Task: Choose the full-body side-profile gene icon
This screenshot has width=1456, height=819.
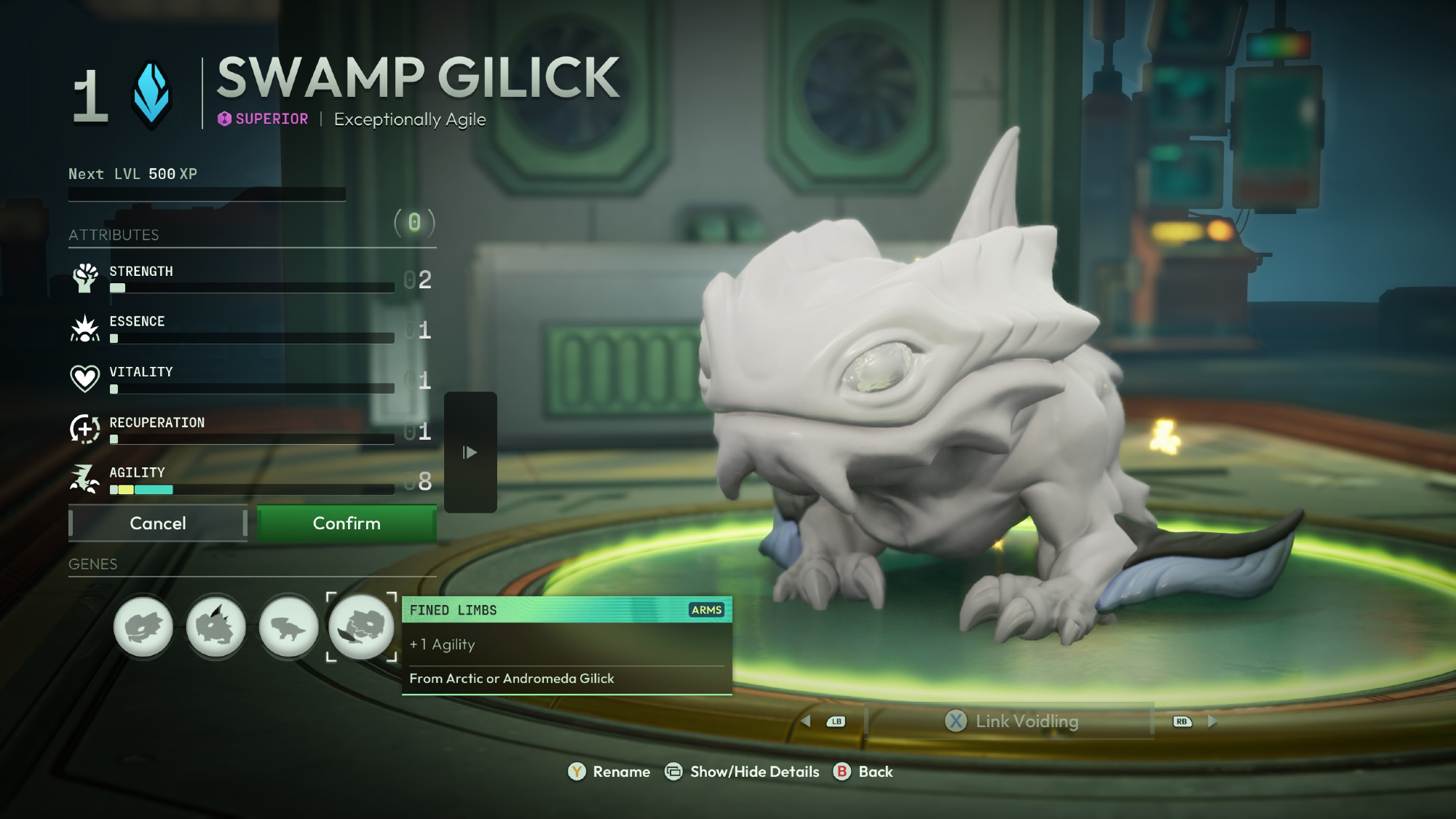Action: coord(289,626)
